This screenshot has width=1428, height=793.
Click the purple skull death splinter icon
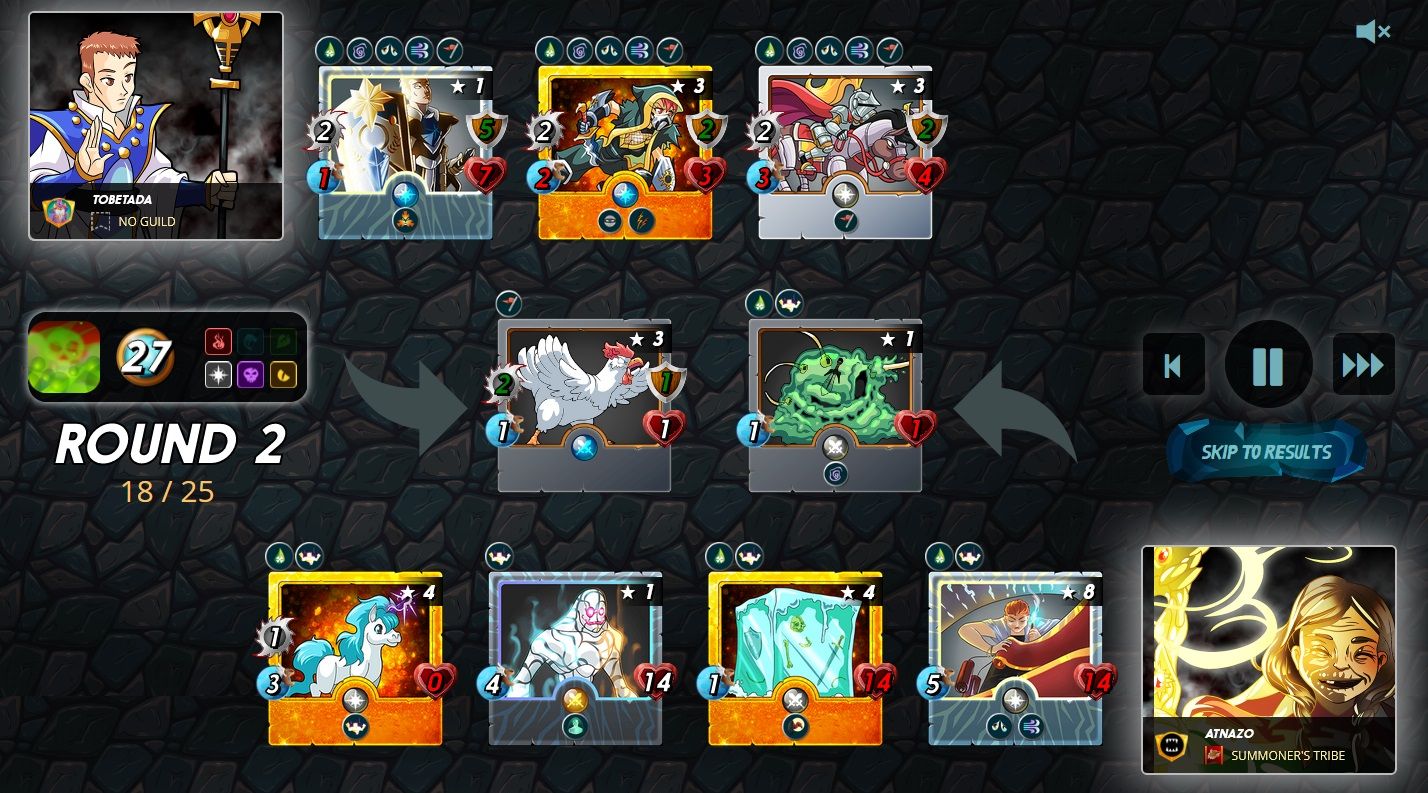250,374
